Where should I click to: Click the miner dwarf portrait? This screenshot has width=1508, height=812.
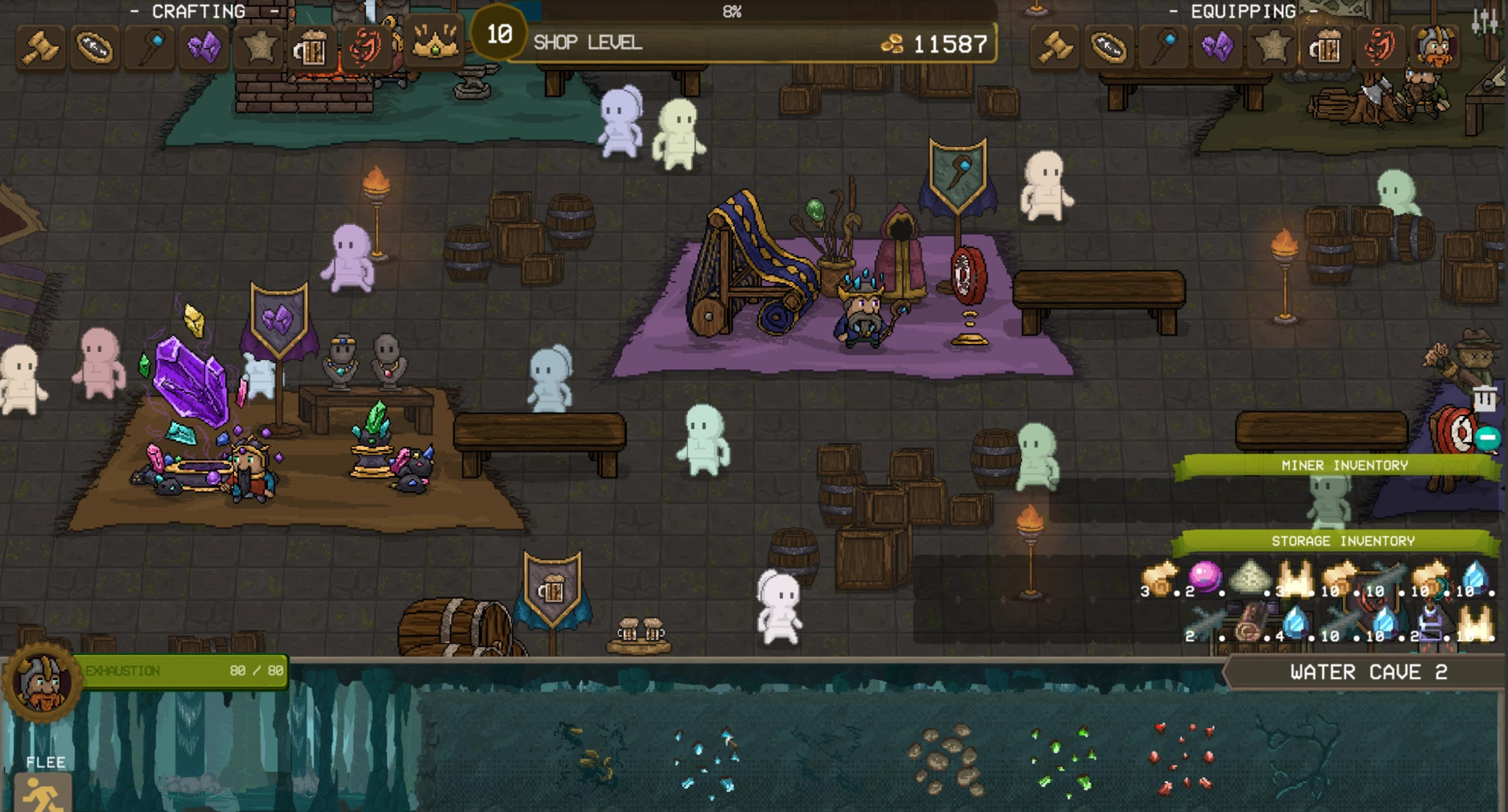42,681
